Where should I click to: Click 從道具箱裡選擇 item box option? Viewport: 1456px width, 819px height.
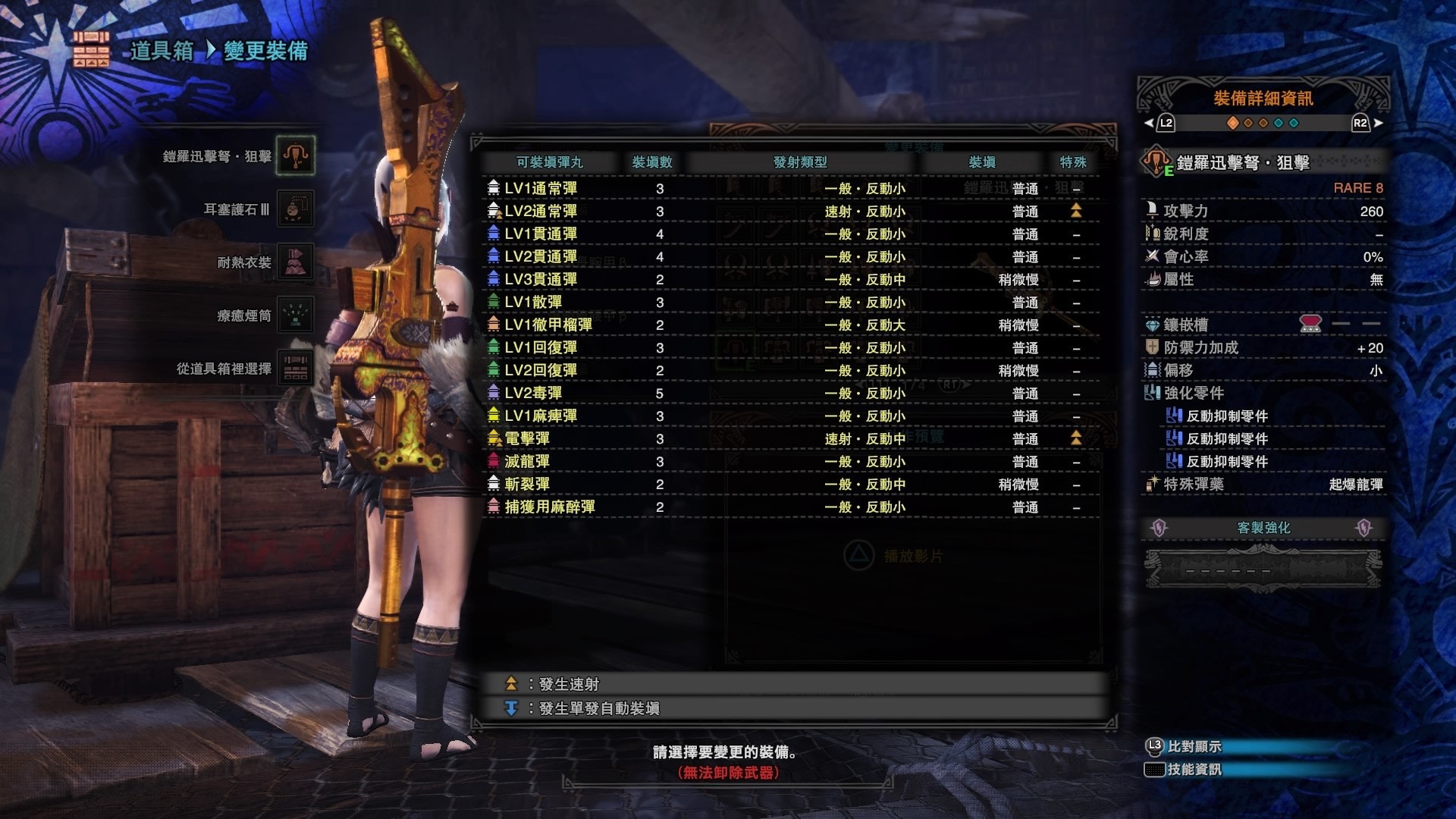pos(295,369)
